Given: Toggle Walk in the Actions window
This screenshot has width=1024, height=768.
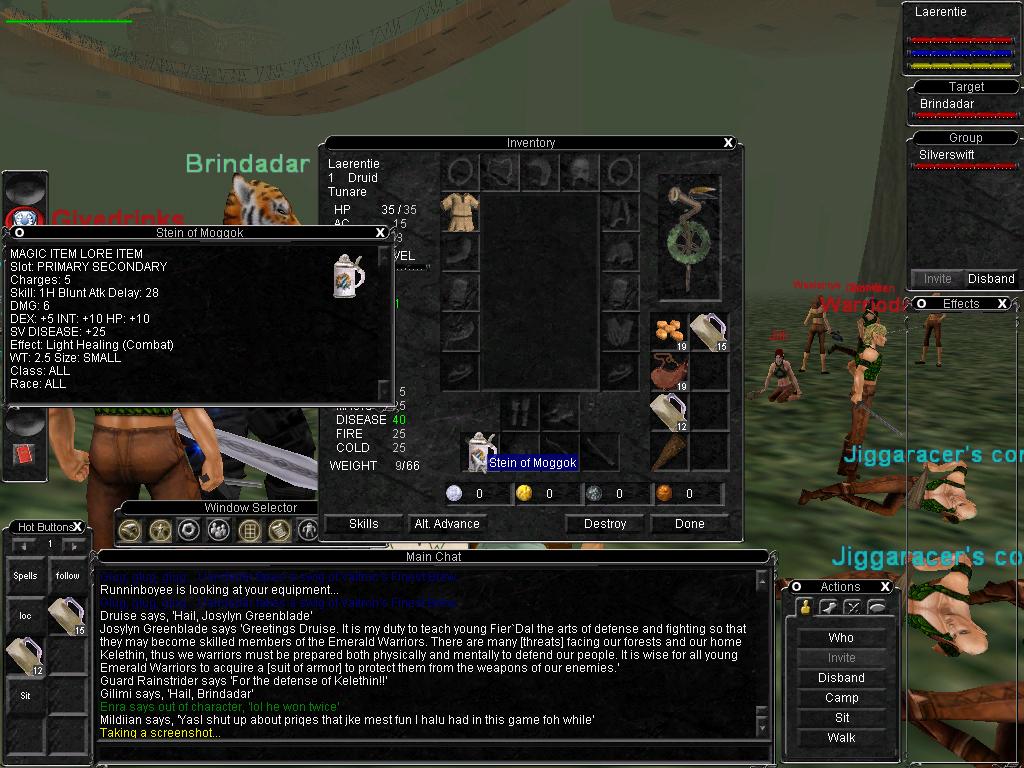Looking at the screenshot, I should point(841,738).
